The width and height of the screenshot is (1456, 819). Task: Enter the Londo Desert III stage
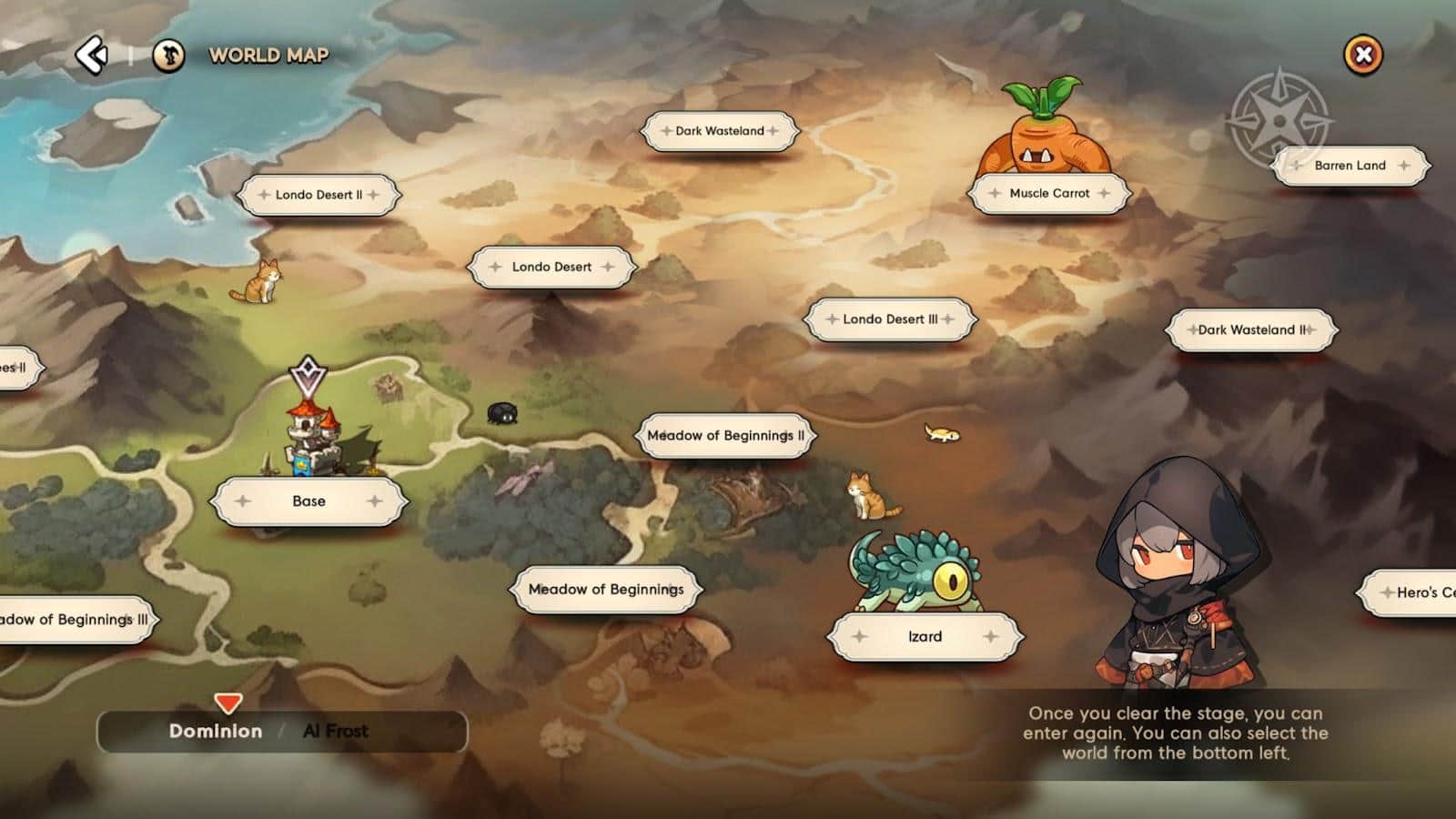889,319
